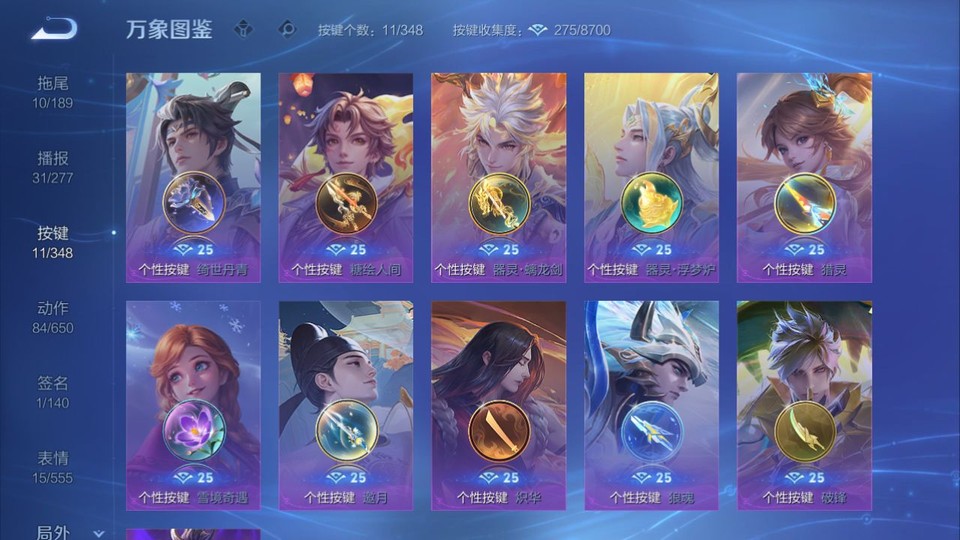Switch to the 表情 tab

pyautogui.click(x=53, y=467)
